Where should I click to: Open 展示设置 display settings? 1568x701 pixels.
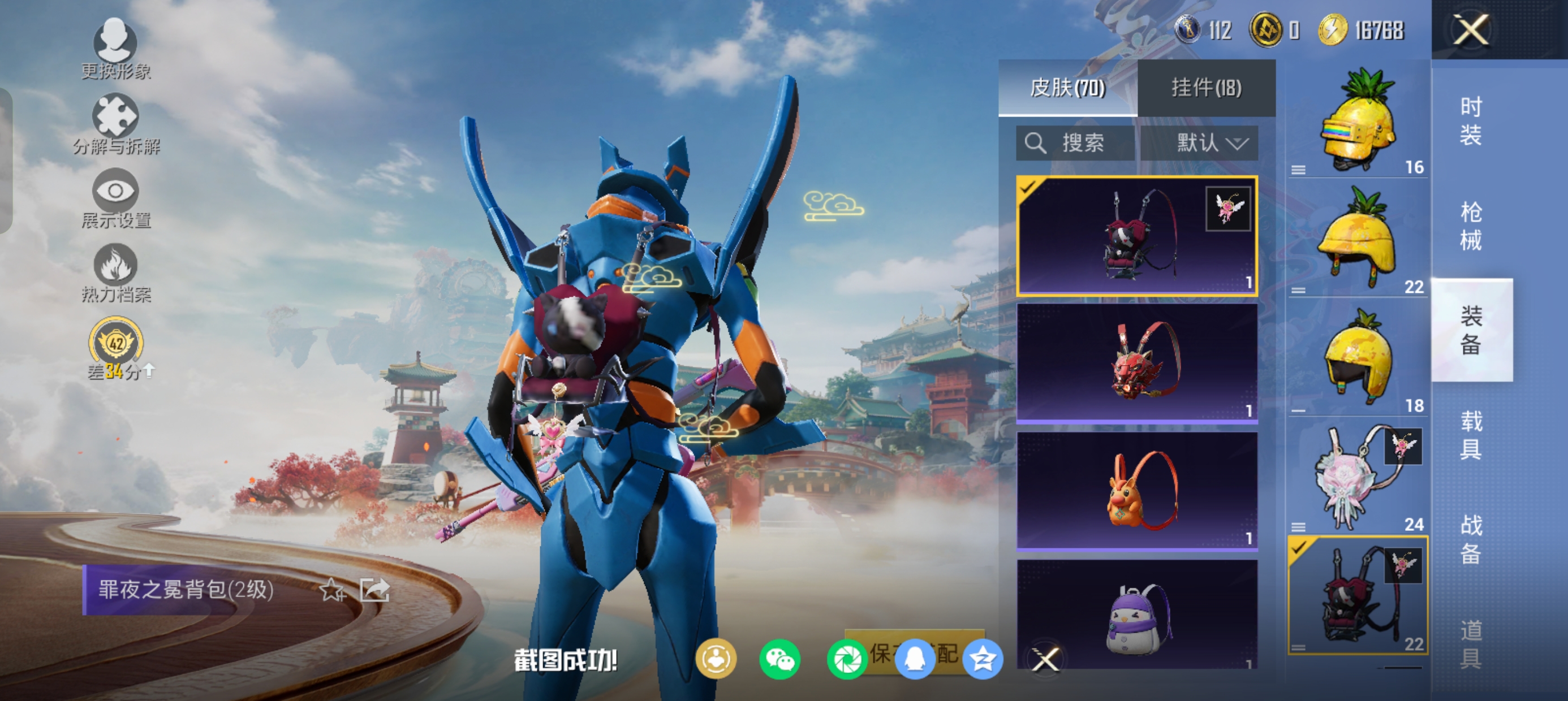115,198
